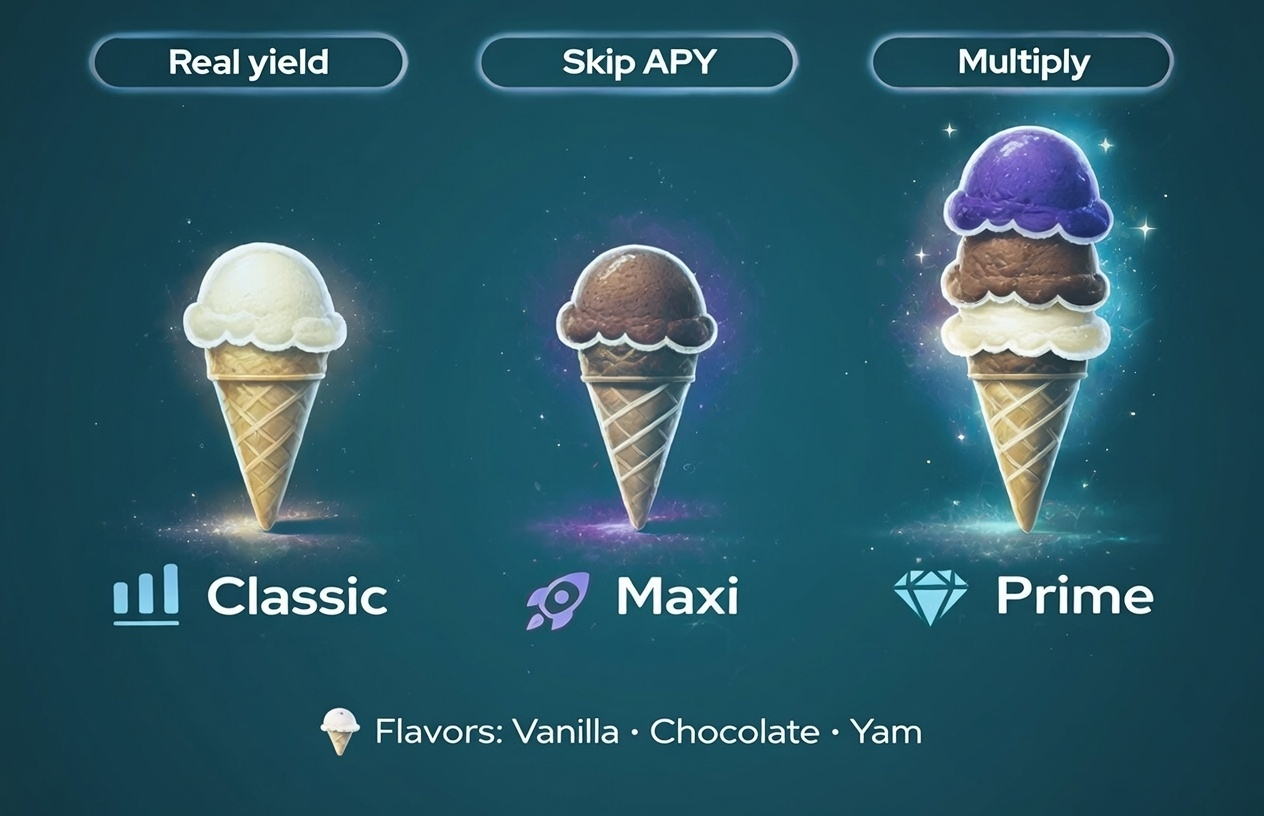Click the Maxi rocket label
The height and width of the screenshot is (816, 1264).
point(633,597)
